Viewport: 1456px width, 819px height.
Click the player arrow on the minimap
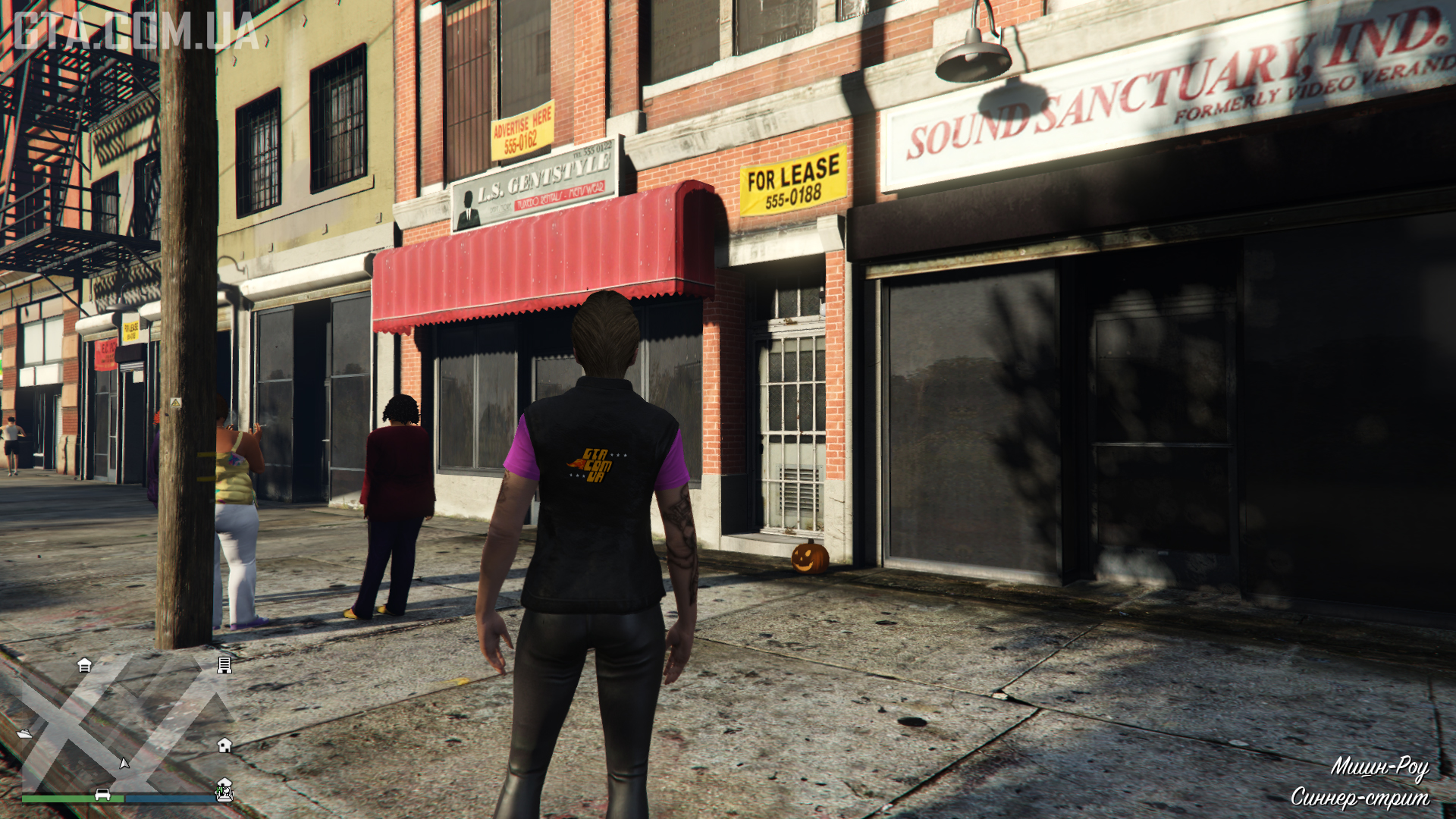124,763
